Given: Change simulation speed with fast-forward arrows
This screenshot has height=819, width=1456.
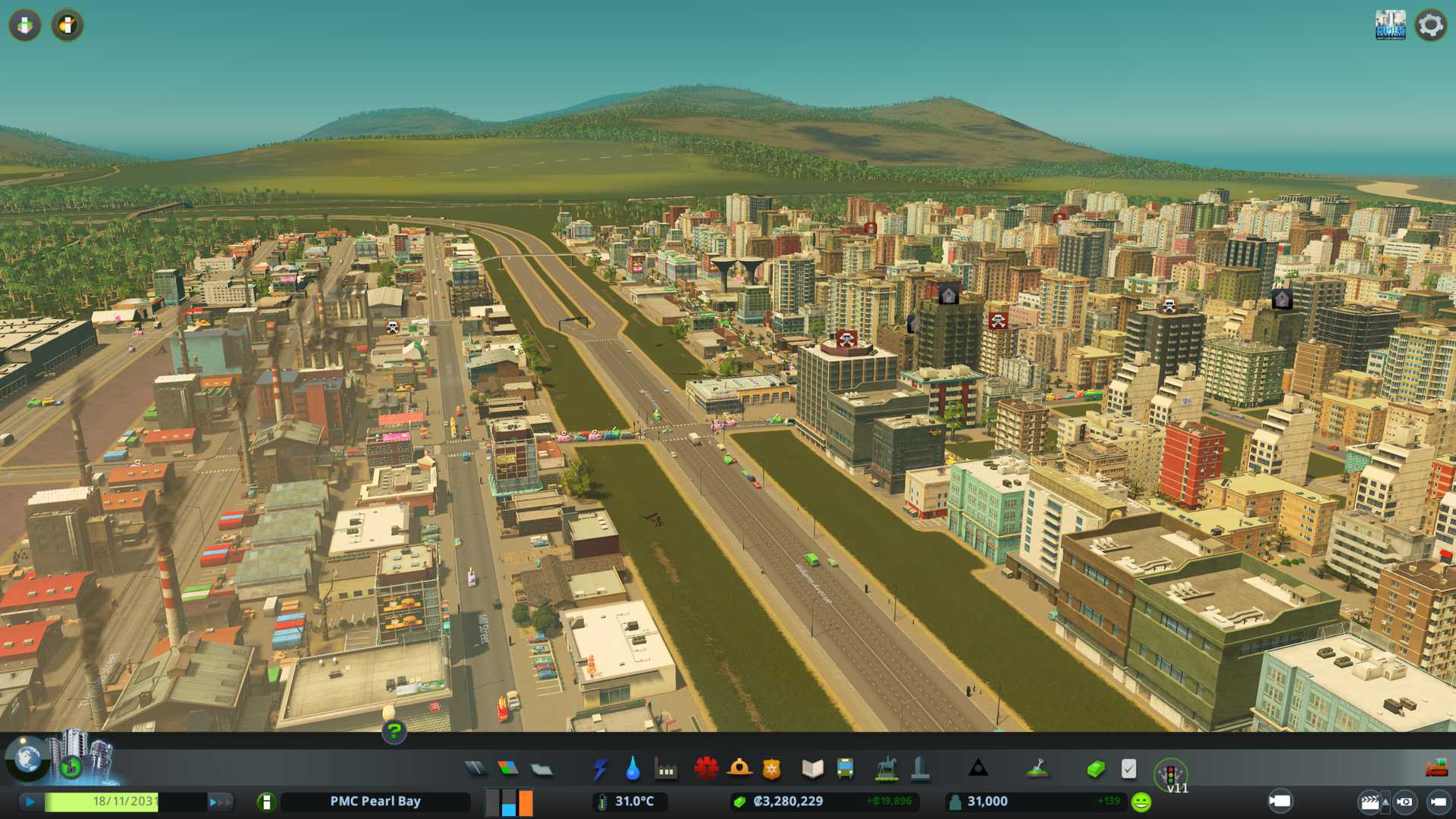Looking at the screenshot, I should (x=220, y=802).
